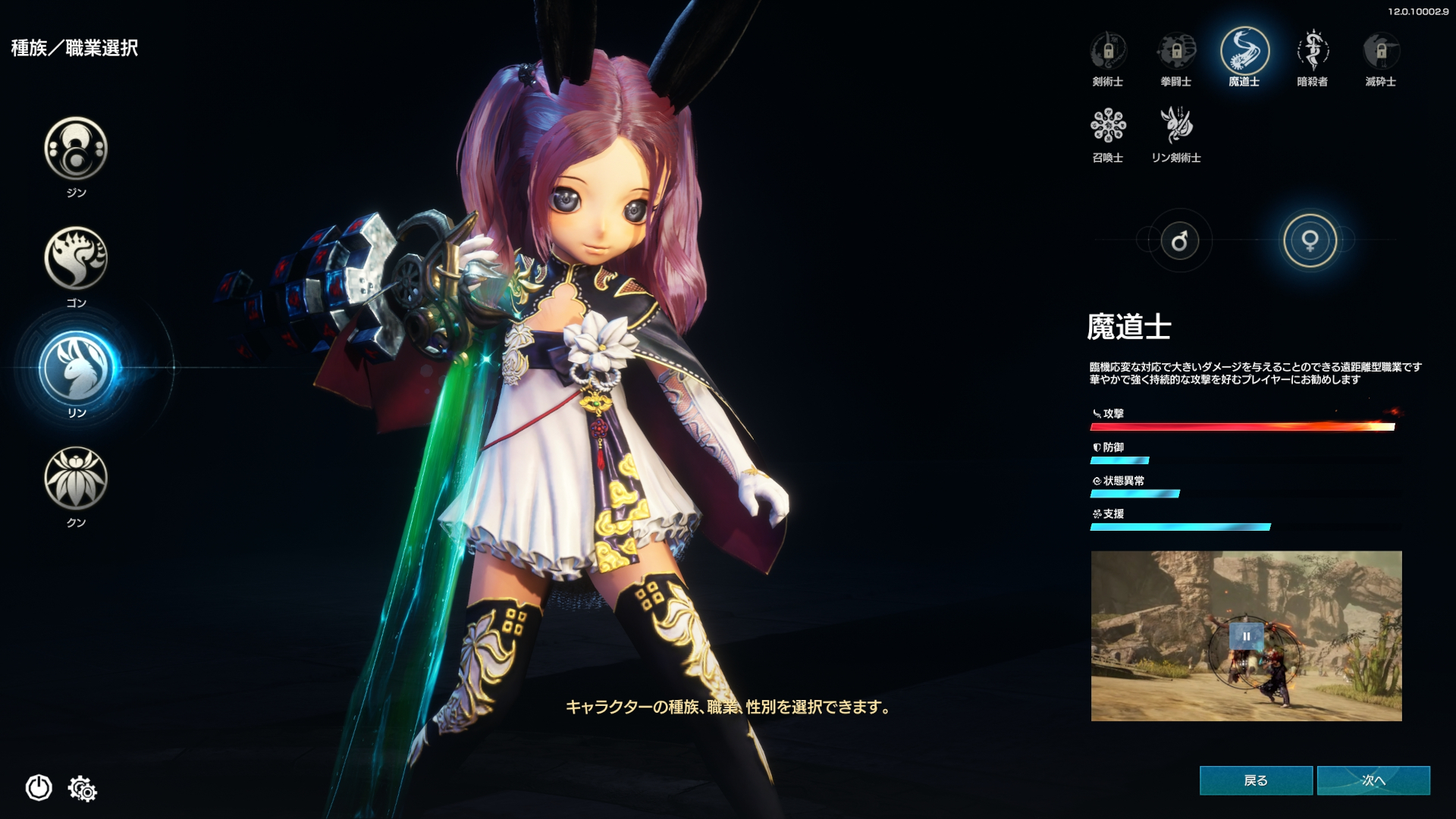Choose the locked 拳闘士 class
Screen dimensions: 1456x819
point(1176,52)
